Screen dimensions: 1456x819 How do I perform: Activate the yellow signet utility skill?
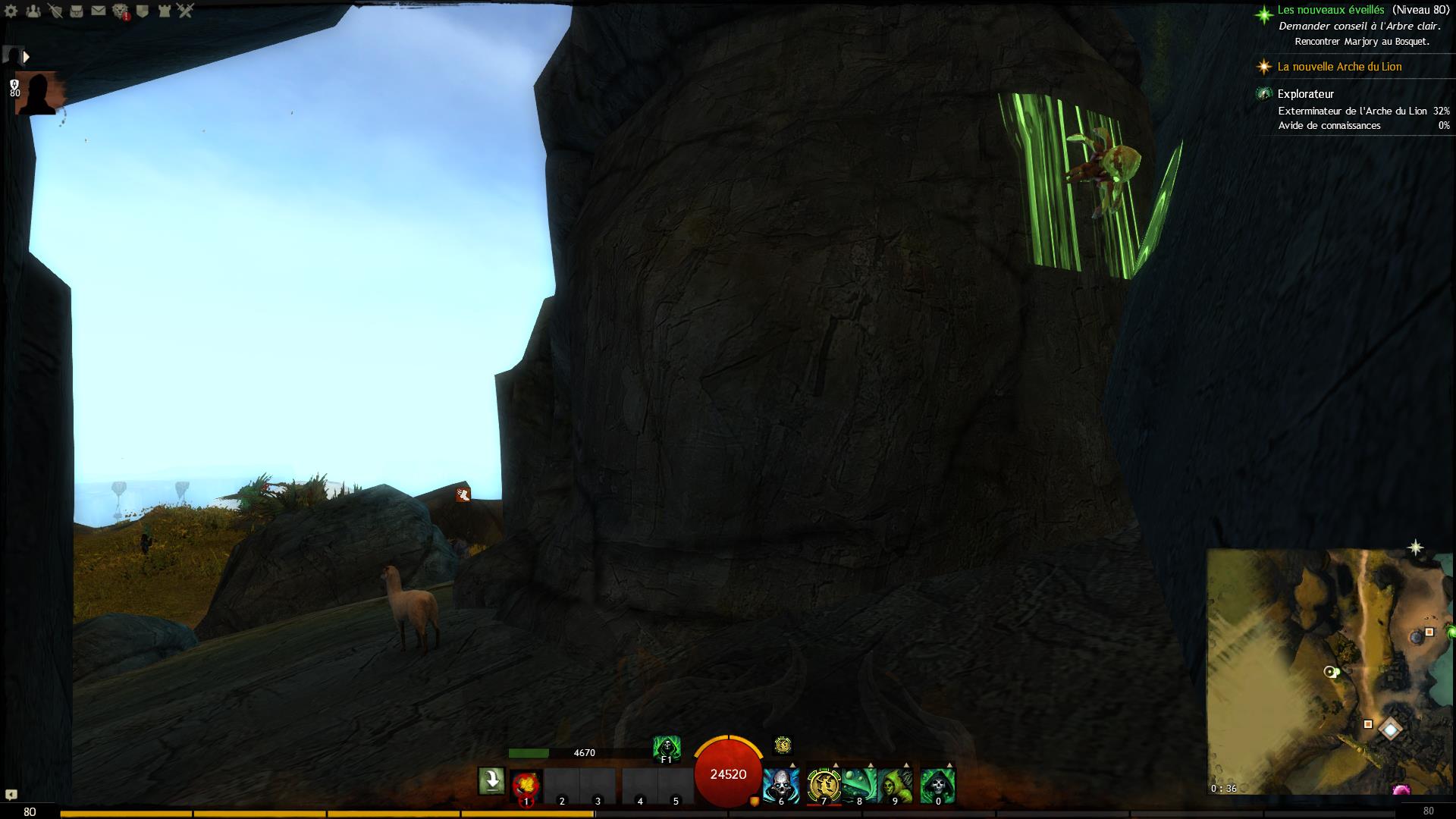[x=823, y=786]
